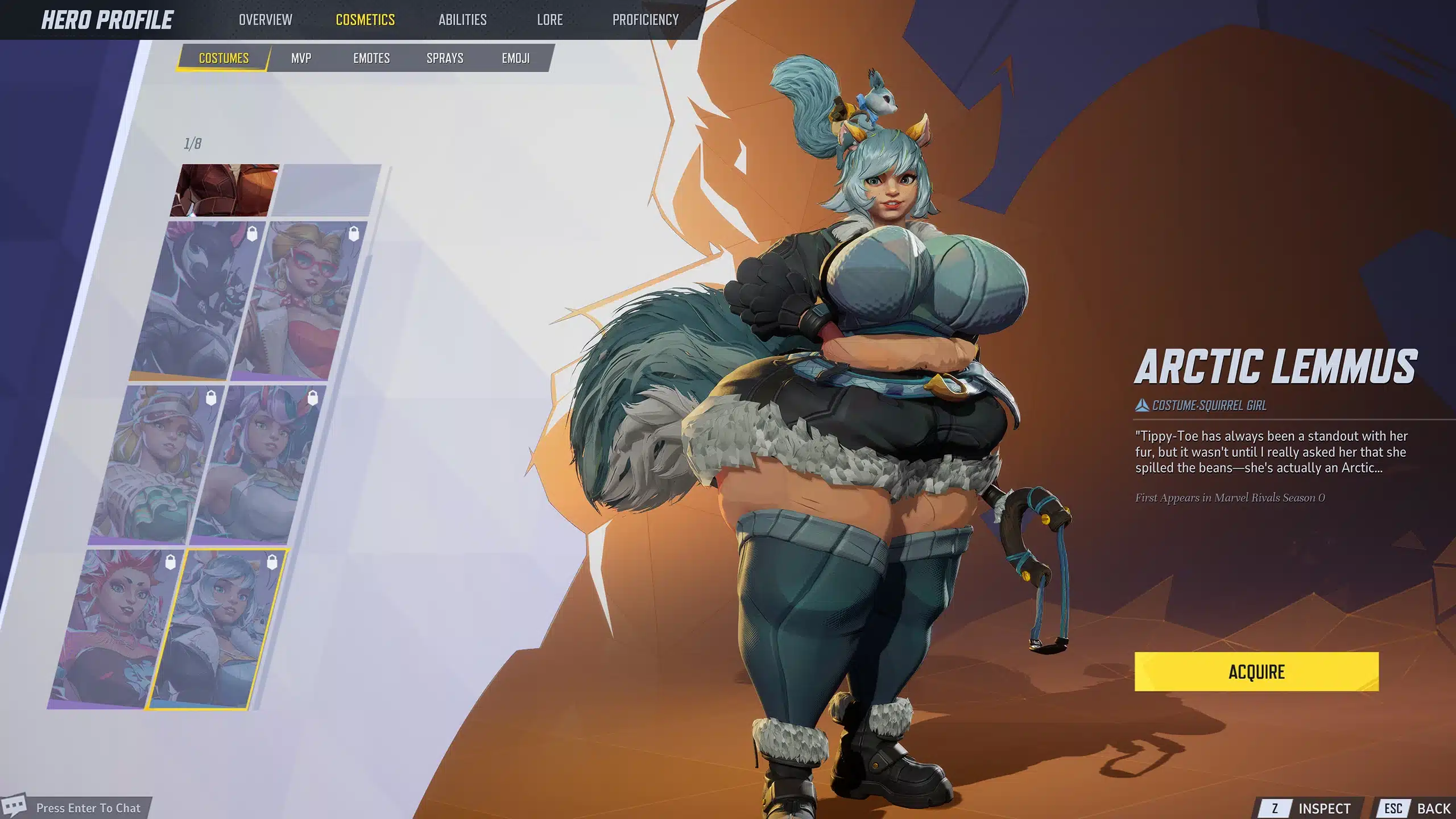Image resolution: width=1456 pixels, height=819 pixels.
Task: Select the Costumes sub-tab
Action: tap(224, 58)
